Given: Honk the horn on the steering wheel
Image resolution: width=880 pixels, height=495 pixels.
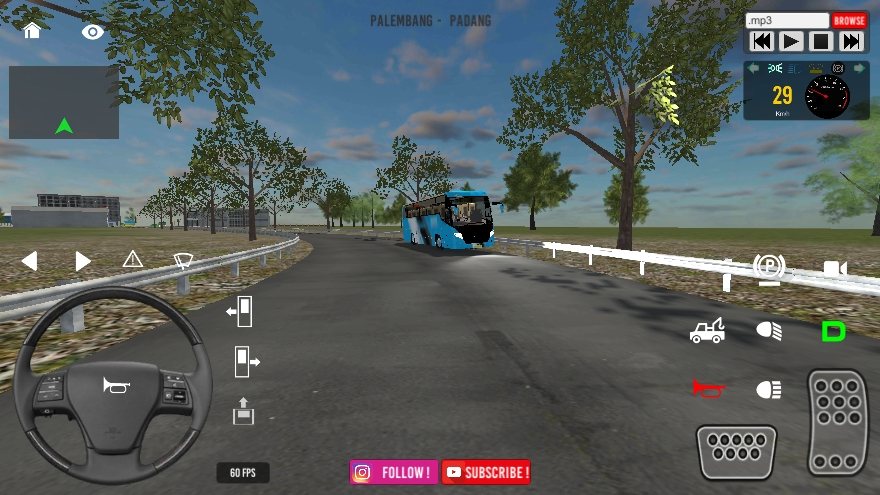Looking at the screenshot, I should click(x=113, y=385).
